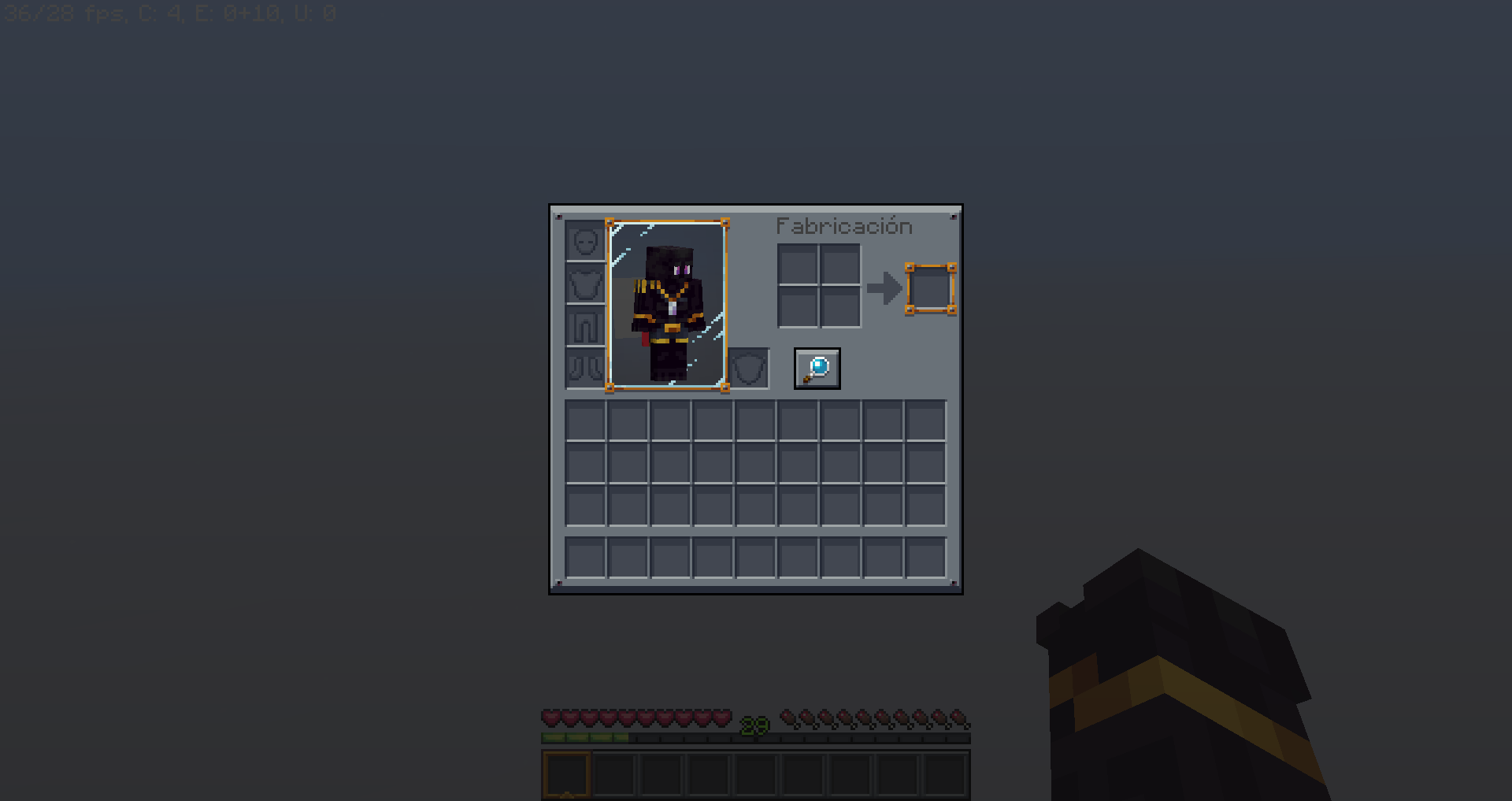Click the crafting arrow icon
Viewport: 1512px width, 801px height.
pos(884,287)
